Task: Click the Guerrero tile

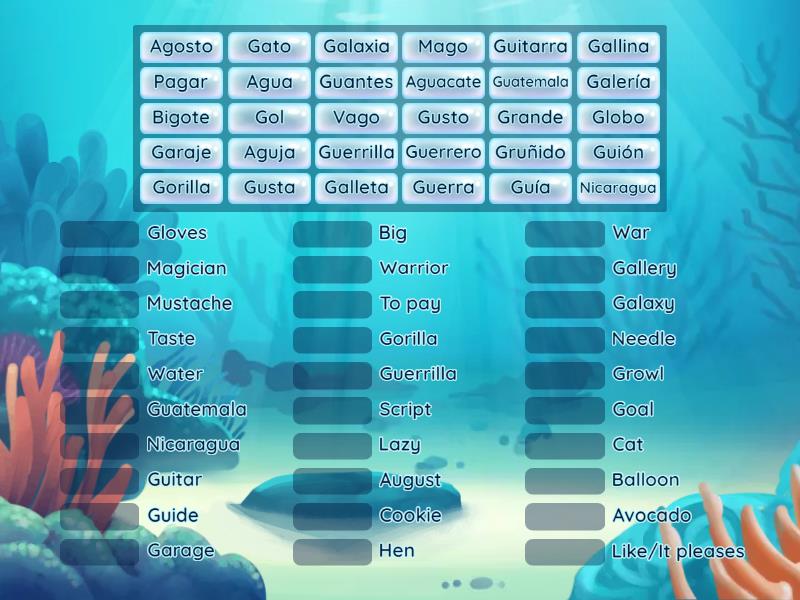Action: click(x=443, y=153)
